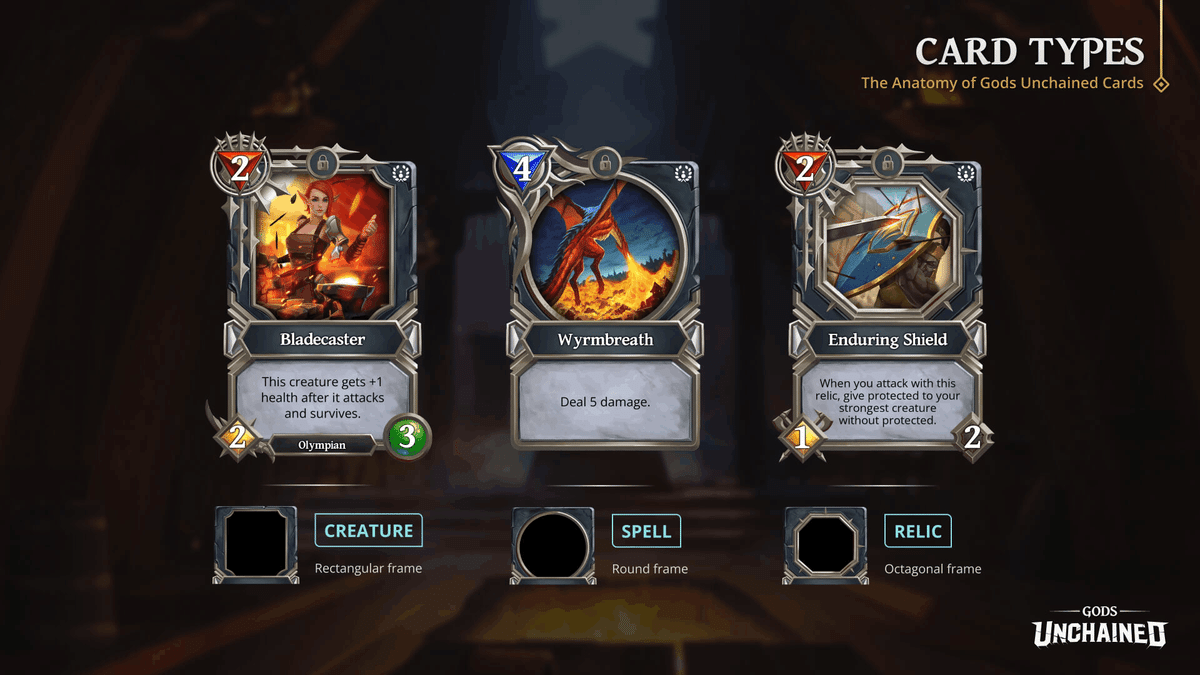Choose the Enduring Shield relic card
The height and width of the screenshot is (675, 1200).
pyautogui.click(x=887, y=300)
